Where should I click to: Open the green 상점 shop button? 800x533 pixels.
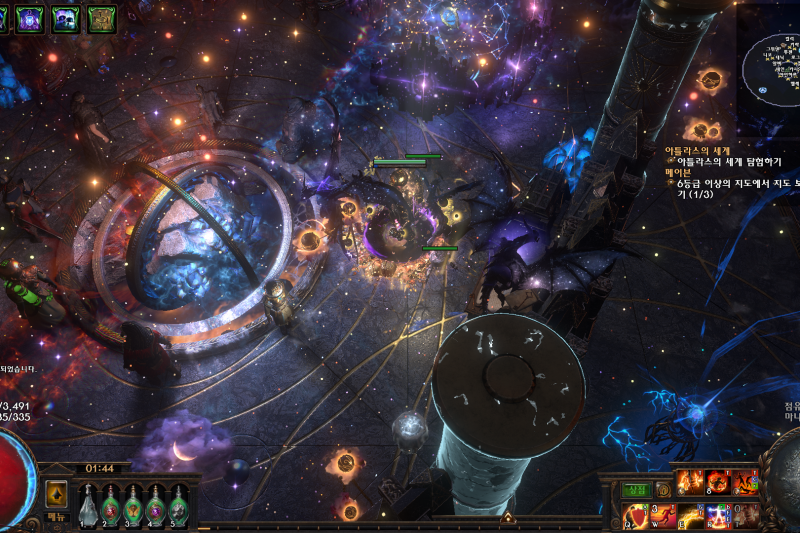pyautogui.click(x=635, y=490)
